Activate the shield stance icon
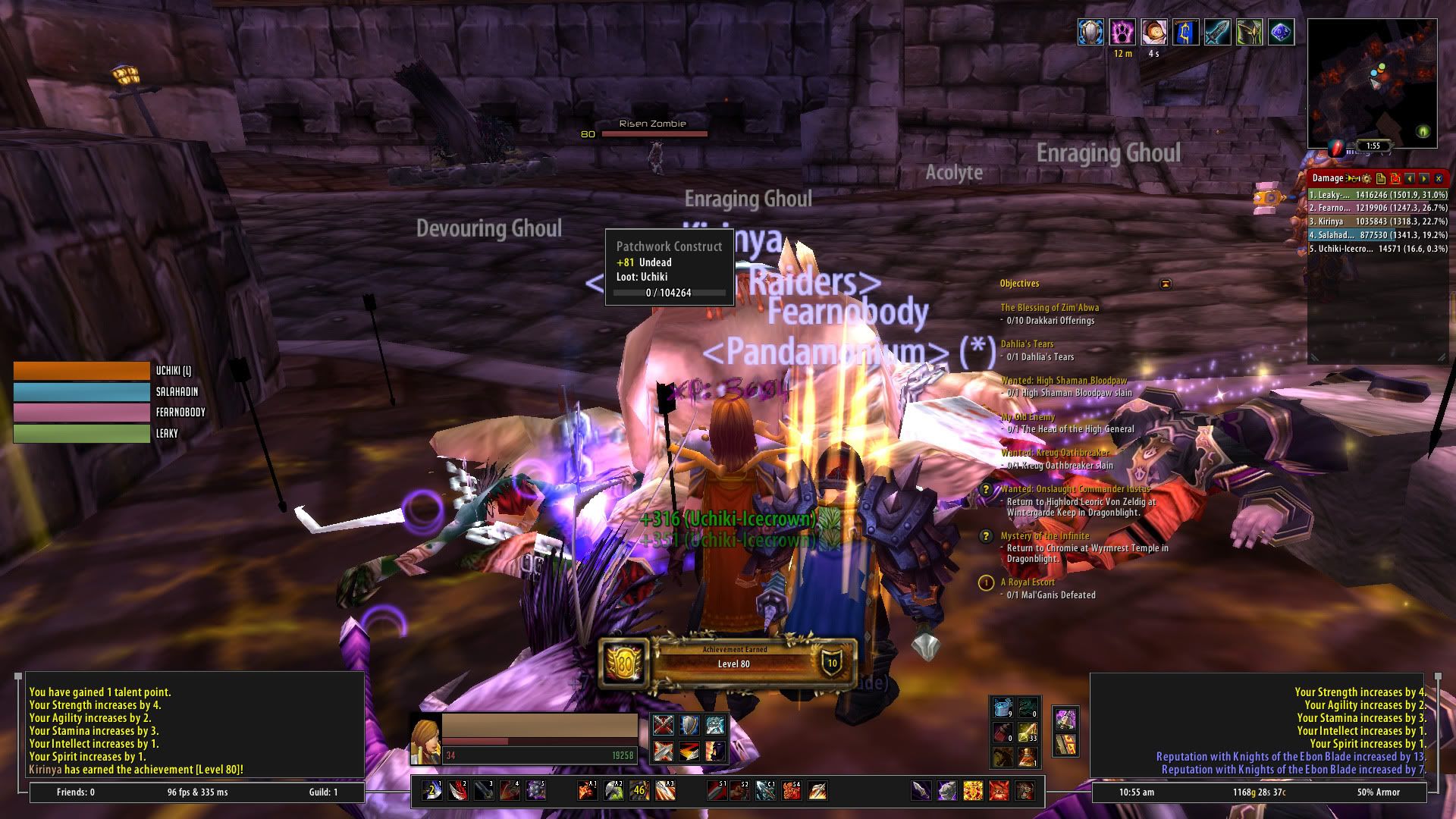This screenshot has height=819, width=1456. pyautogui.click(x=689, y=725)
